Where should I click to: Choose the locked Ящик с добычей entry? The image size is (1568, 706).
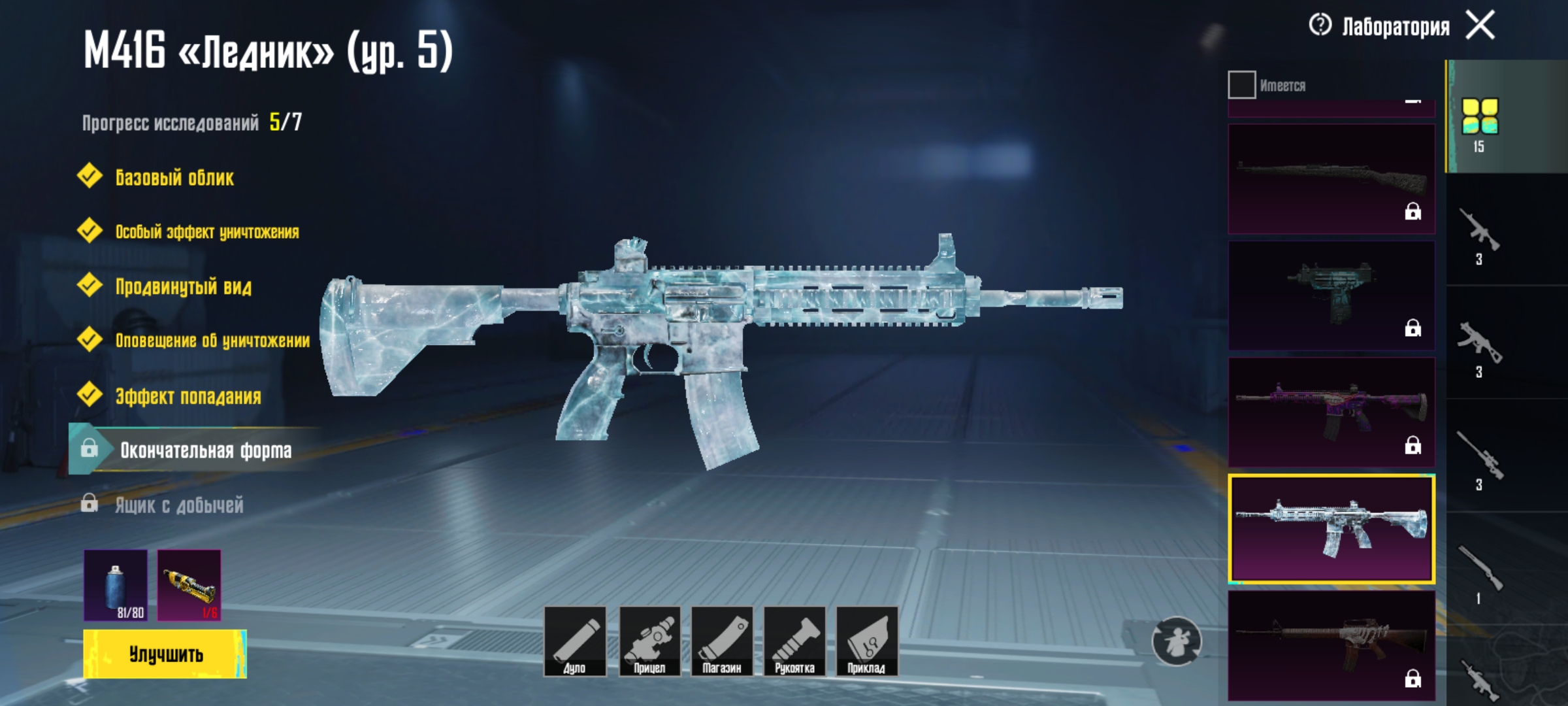179,505
